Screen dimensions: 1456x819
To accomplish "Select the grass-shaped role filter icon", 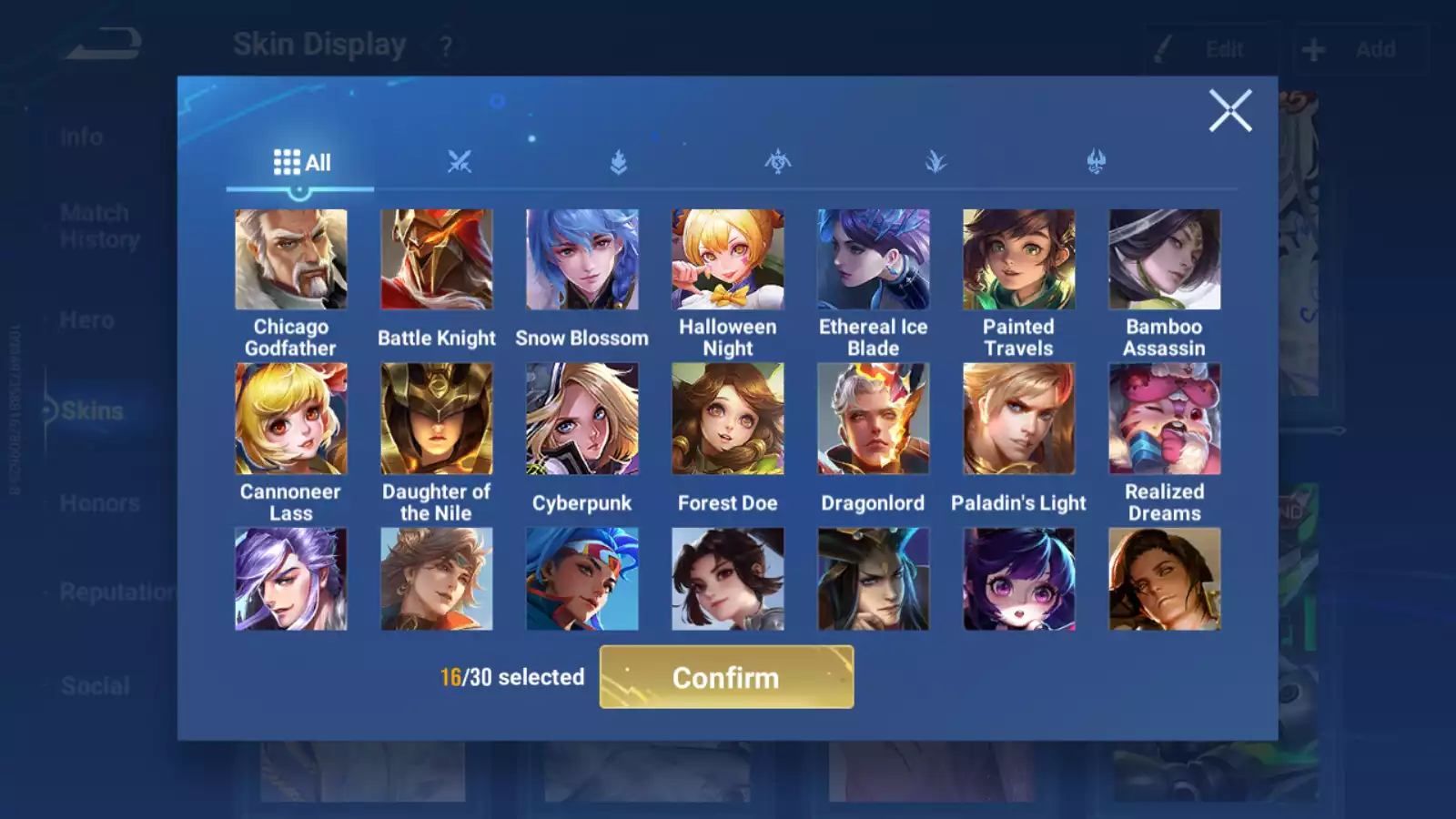I will (x=937, y=162).
